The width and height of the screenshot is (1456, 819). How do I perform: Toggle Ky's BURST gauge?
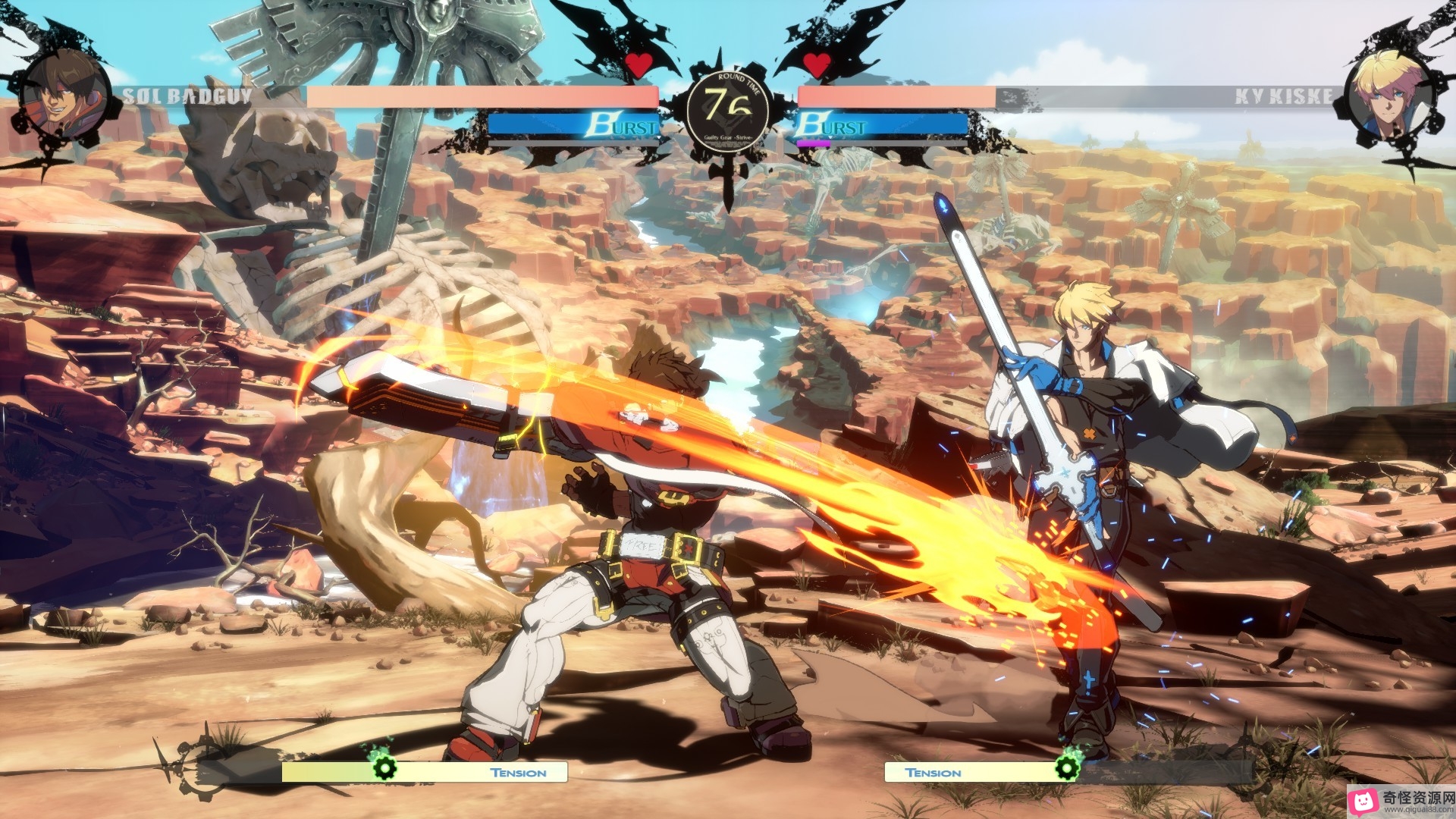872,123
